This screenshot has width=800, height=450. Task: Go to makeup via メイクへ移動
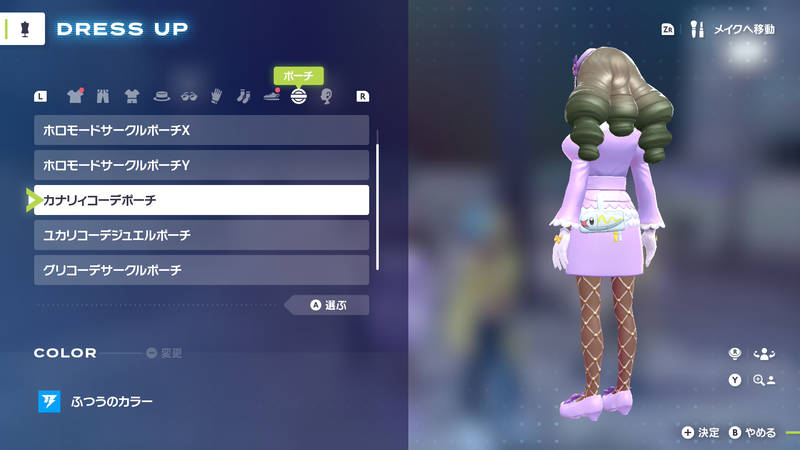(733, 30)
